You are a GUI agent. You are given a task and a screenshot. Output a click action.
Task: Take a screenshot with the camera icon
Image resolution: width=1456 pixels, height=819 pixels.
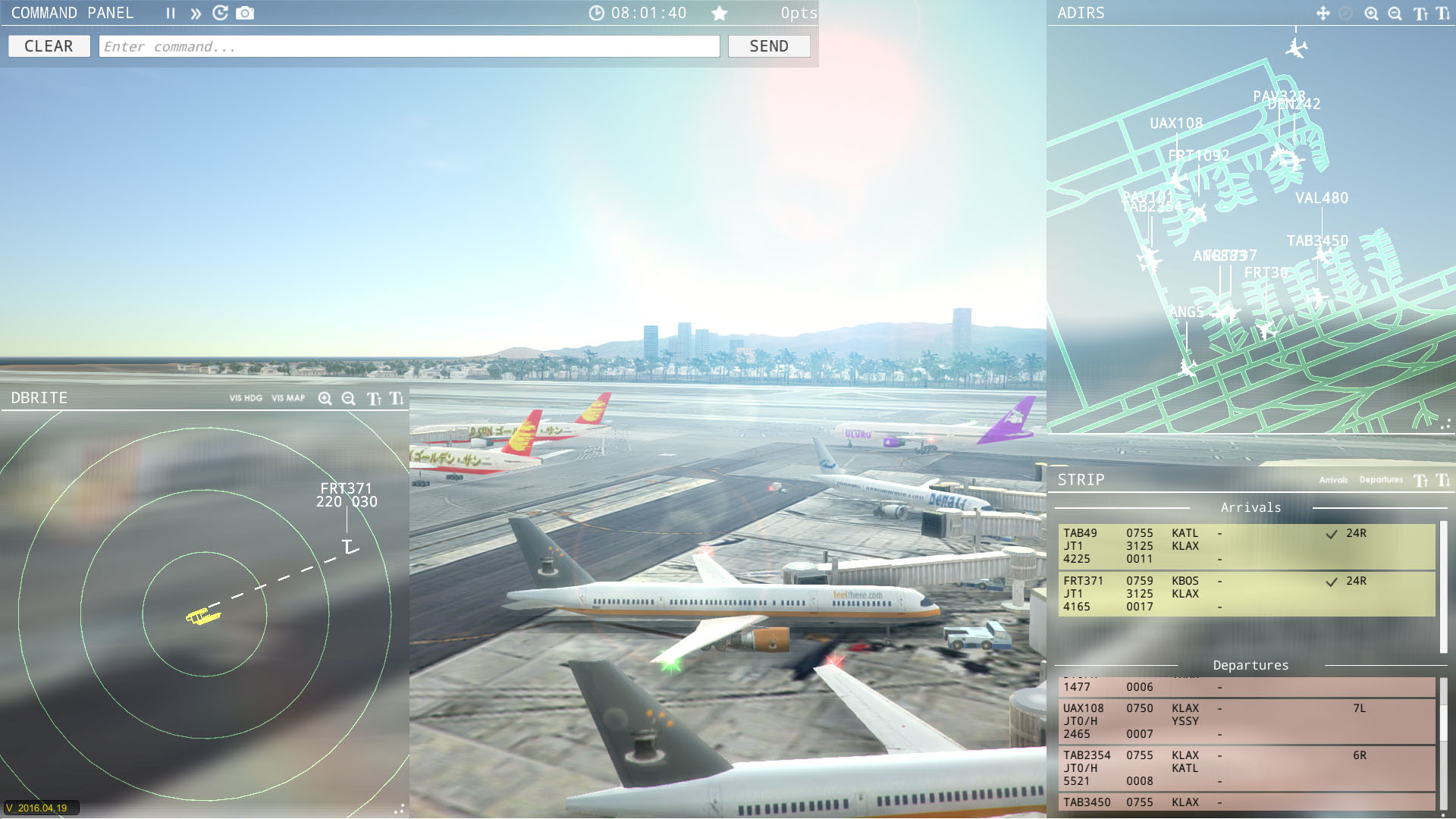click(x=245, y=13)
